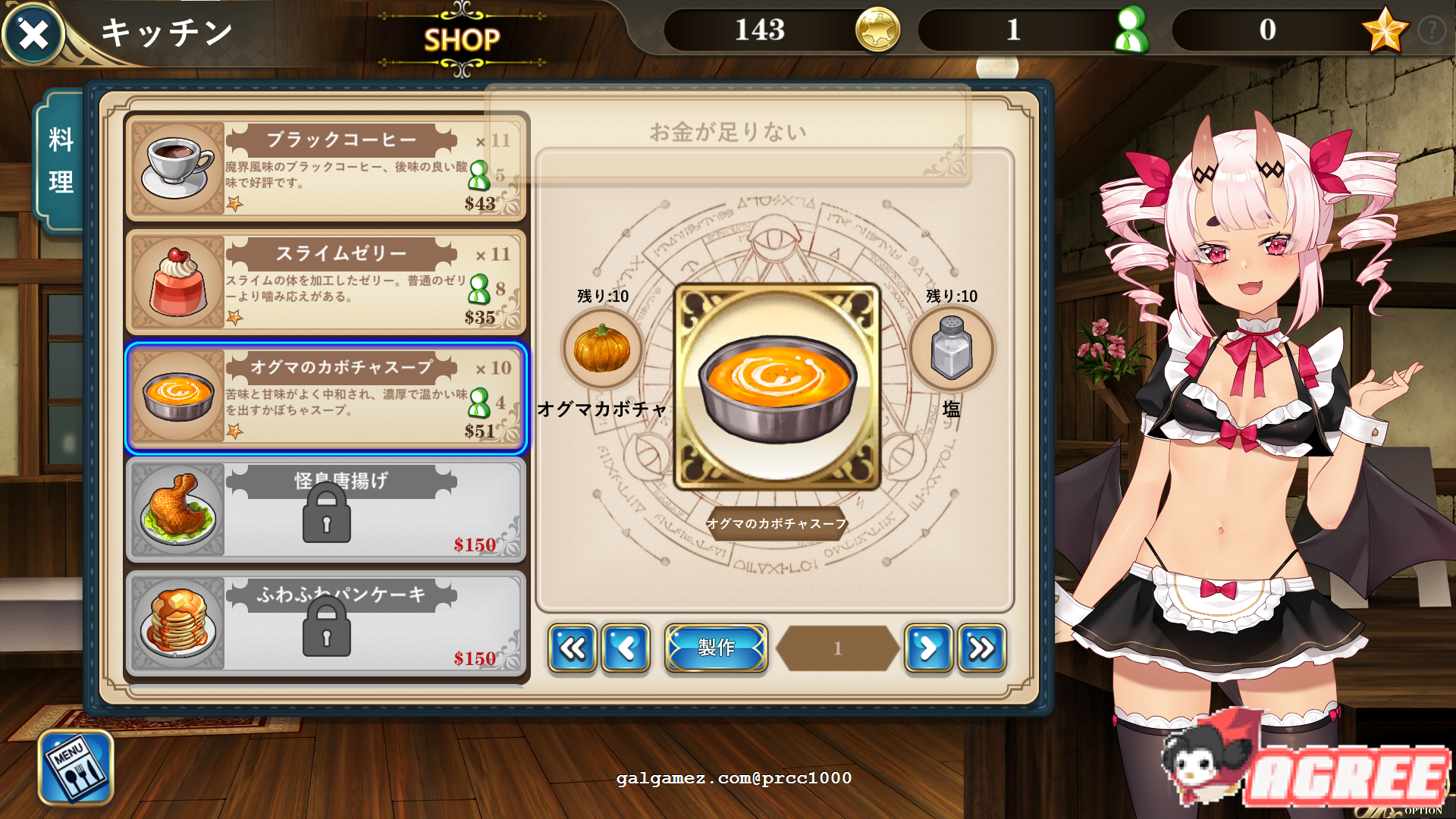The height and width of the screenshot is (819, 1456).
Task: Open the OPTION button
Action: click(1423, 810)
